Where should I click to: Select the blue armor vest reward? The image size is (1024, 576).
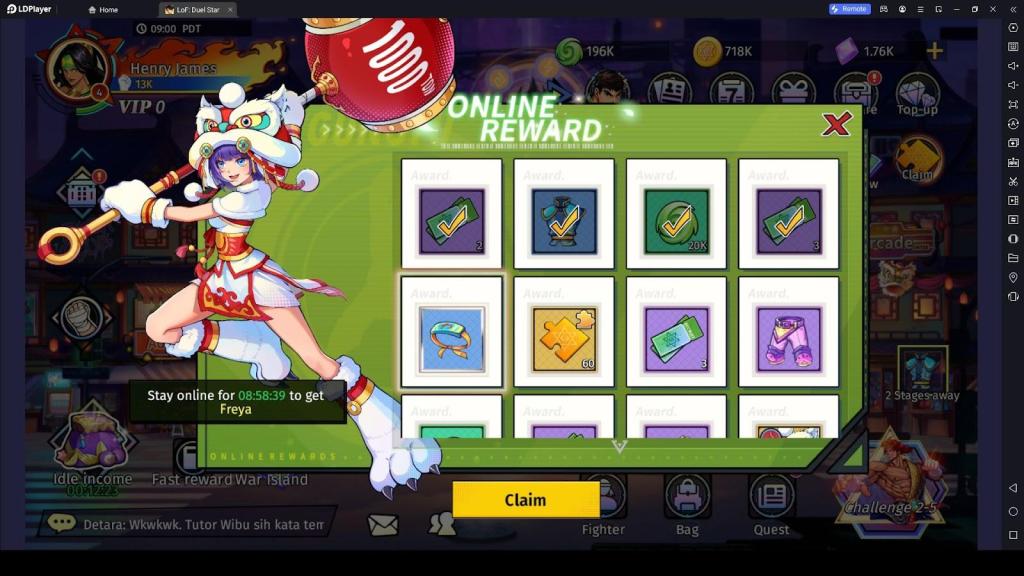tap(564, 214)
